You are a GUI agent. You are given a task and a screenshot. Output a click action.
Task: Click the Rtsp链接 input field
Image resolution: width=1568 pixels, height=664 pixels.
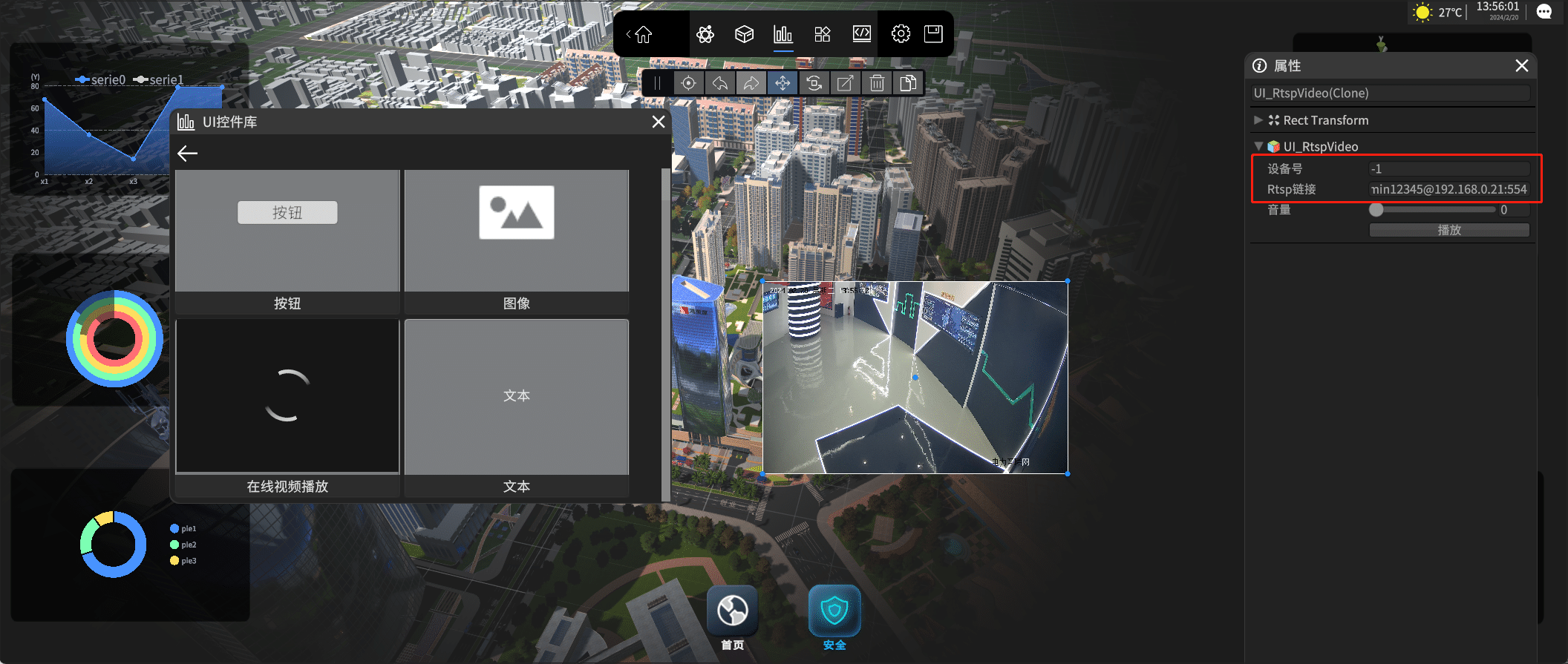coord(1448,189)
